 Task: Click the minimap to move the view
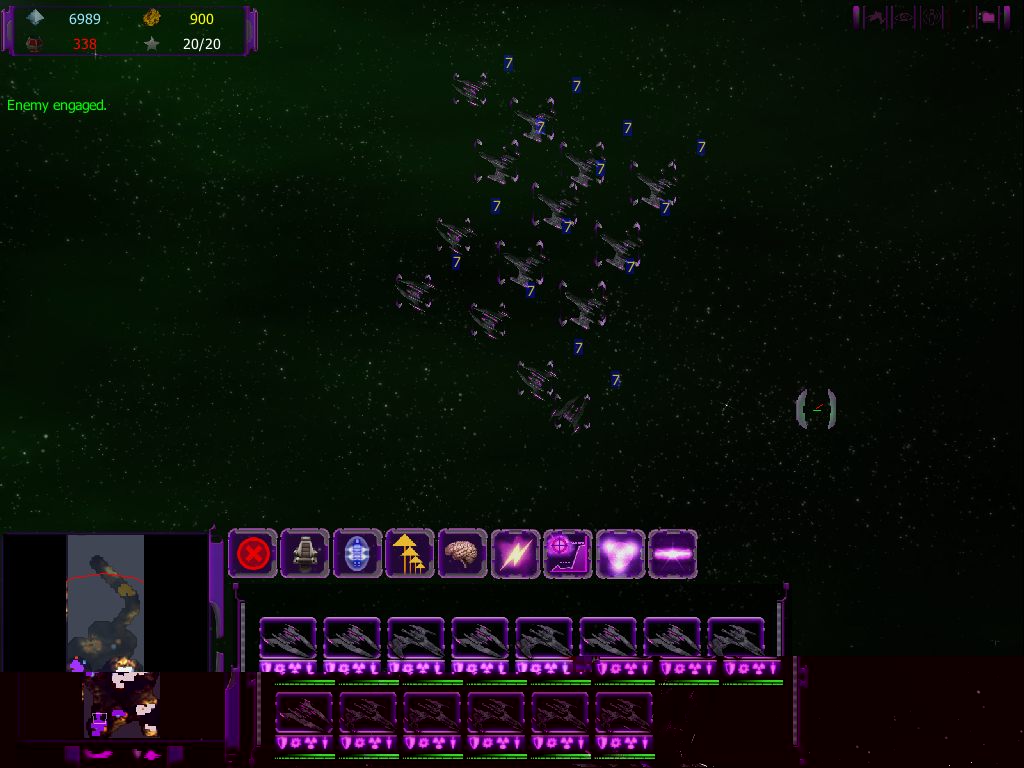105,600
